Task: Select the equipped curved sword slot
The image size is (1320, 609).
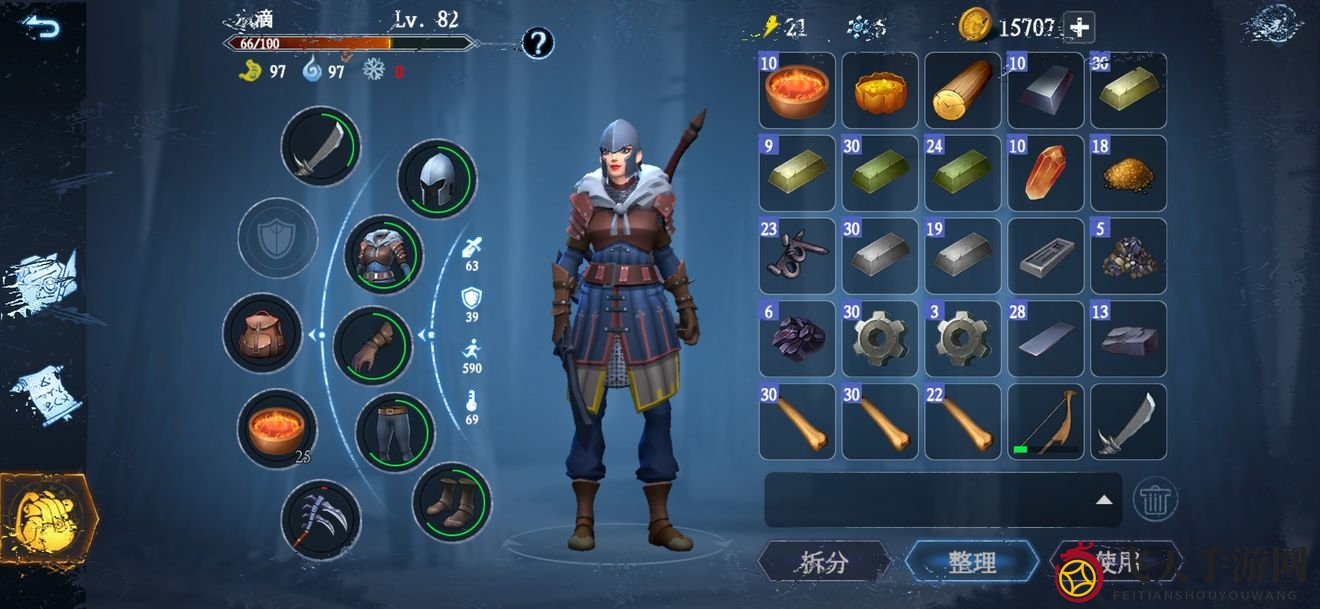Action: [x=321, y=147]
